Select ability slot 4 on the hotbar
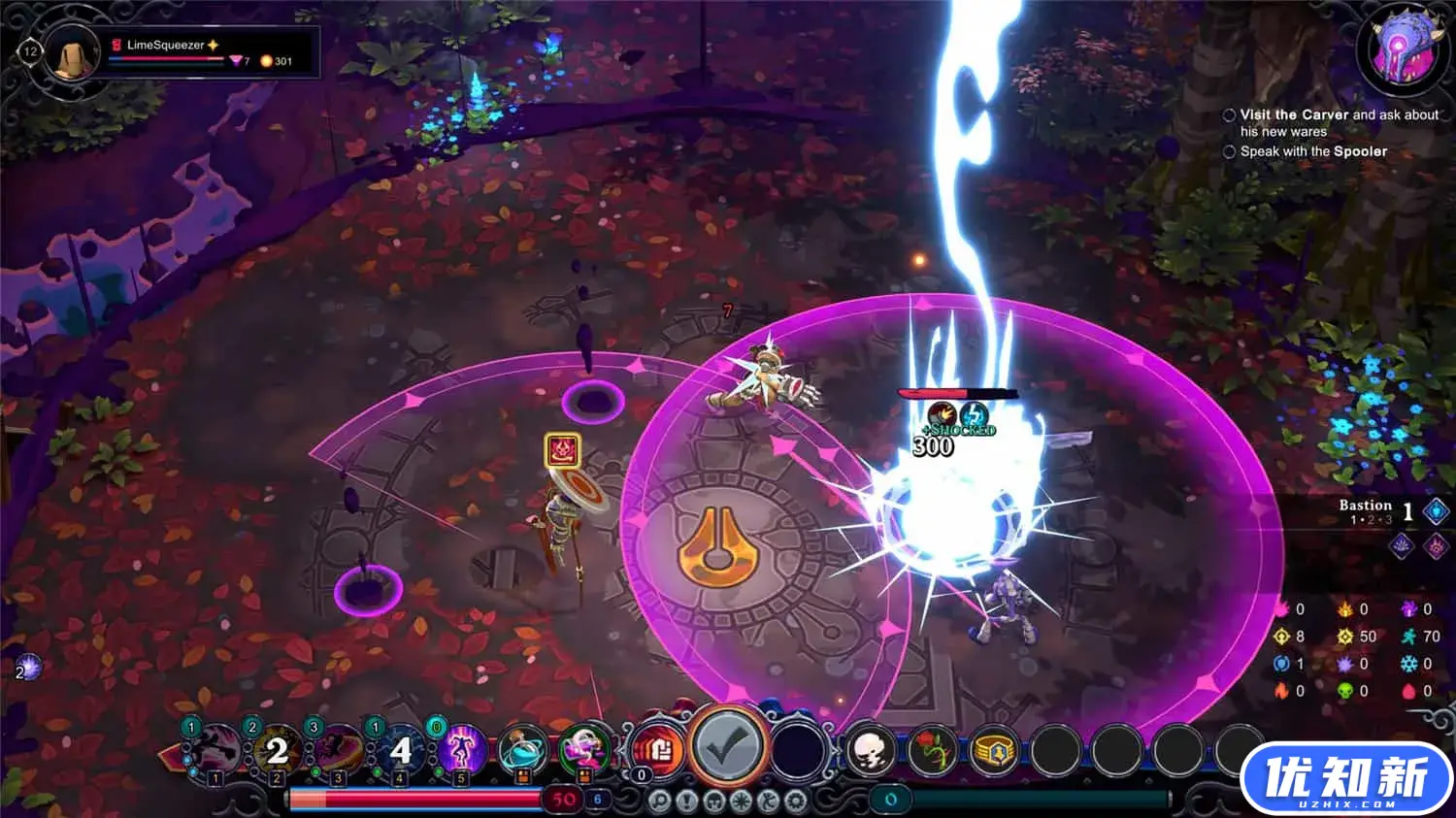The height and width of the screenshot is (818, 1456). (400, 750)
